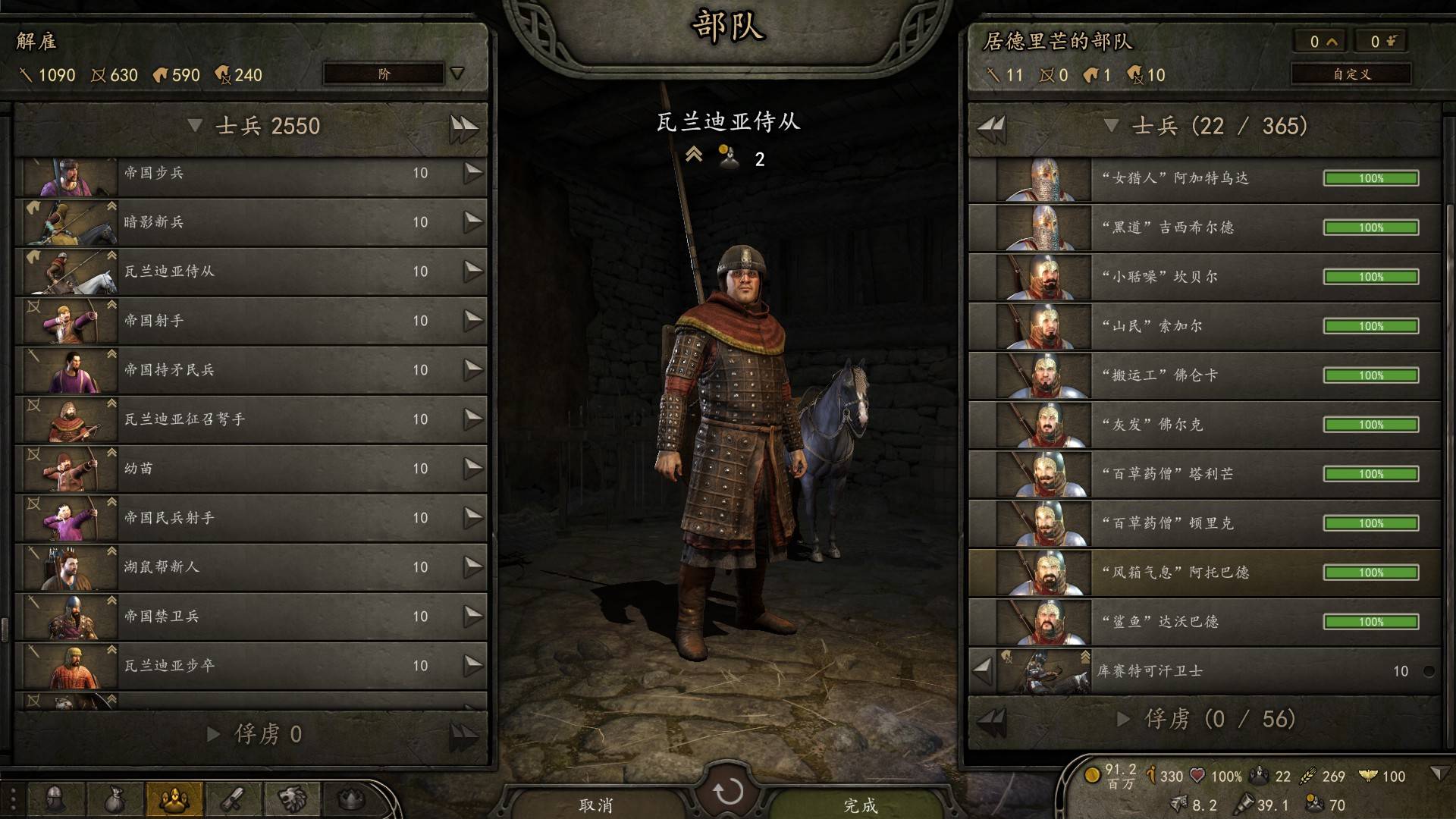Collapse the 士兵 2550 list header

coord(195,126)
